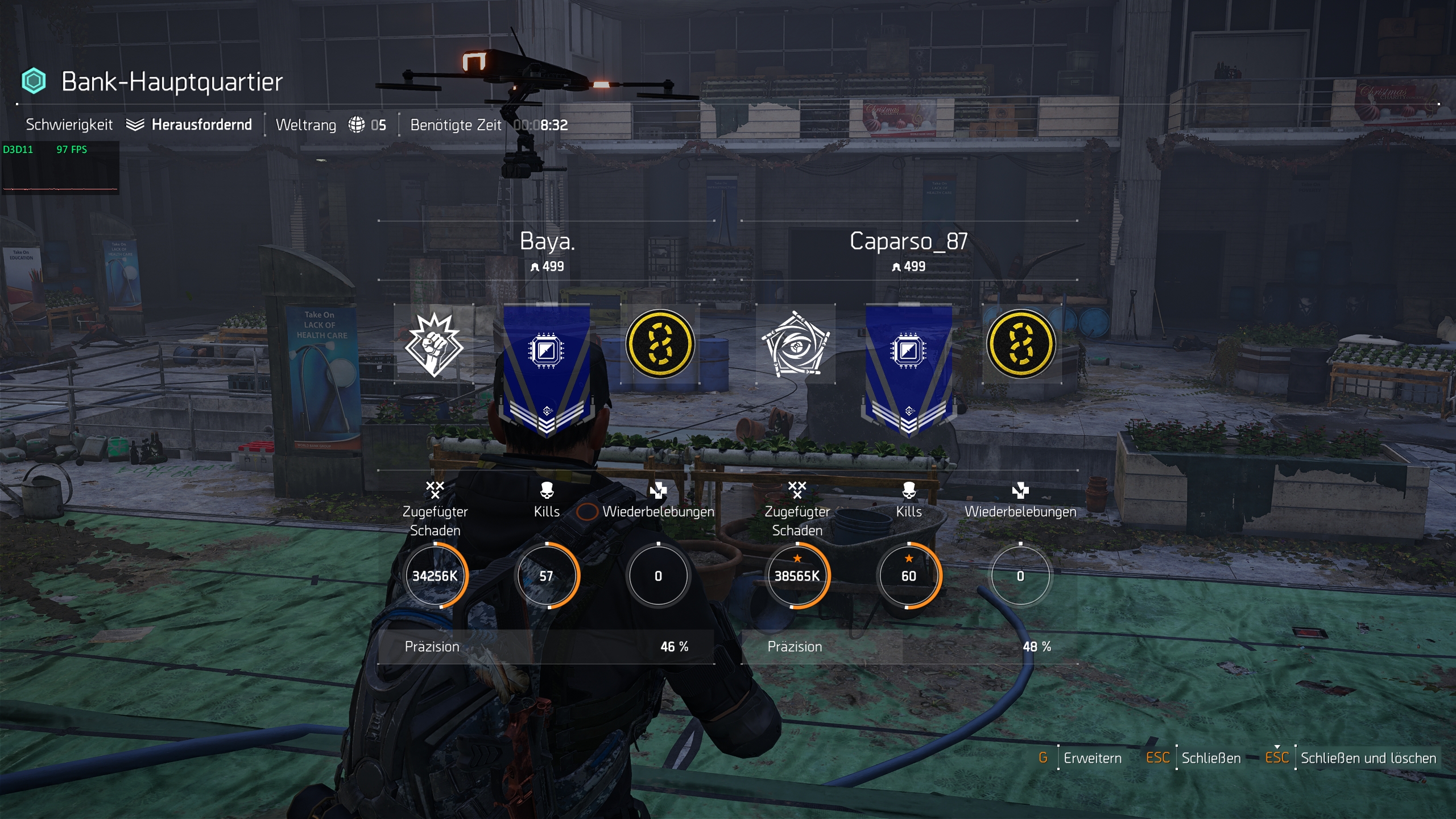Viewport: 1456px width, 819px height.
Task: Click the hexagon icon beside Bank-Hauptquartier
Action: coord(34,81)
